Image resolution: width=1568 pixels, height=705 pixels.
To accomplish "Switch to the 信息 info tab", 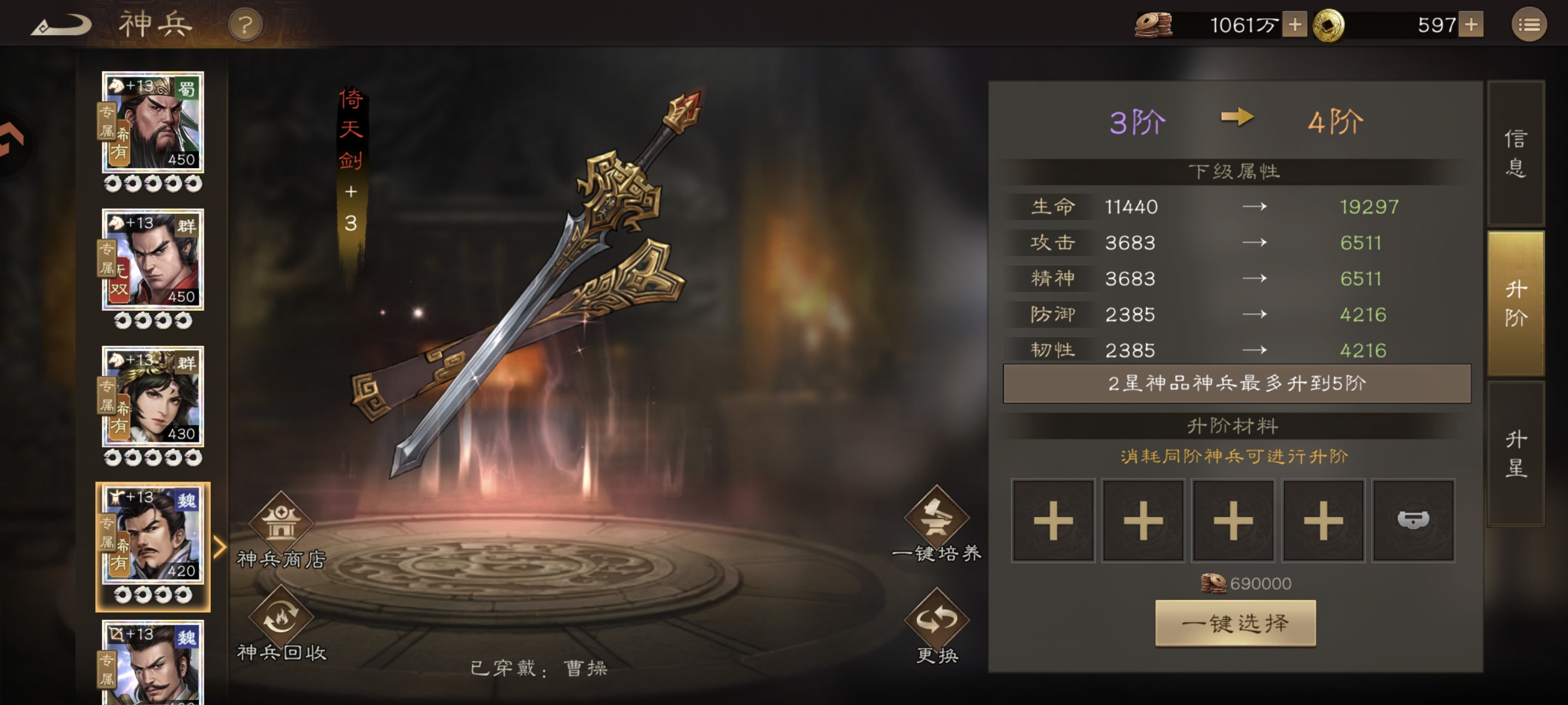I will tap(1515, 153).
